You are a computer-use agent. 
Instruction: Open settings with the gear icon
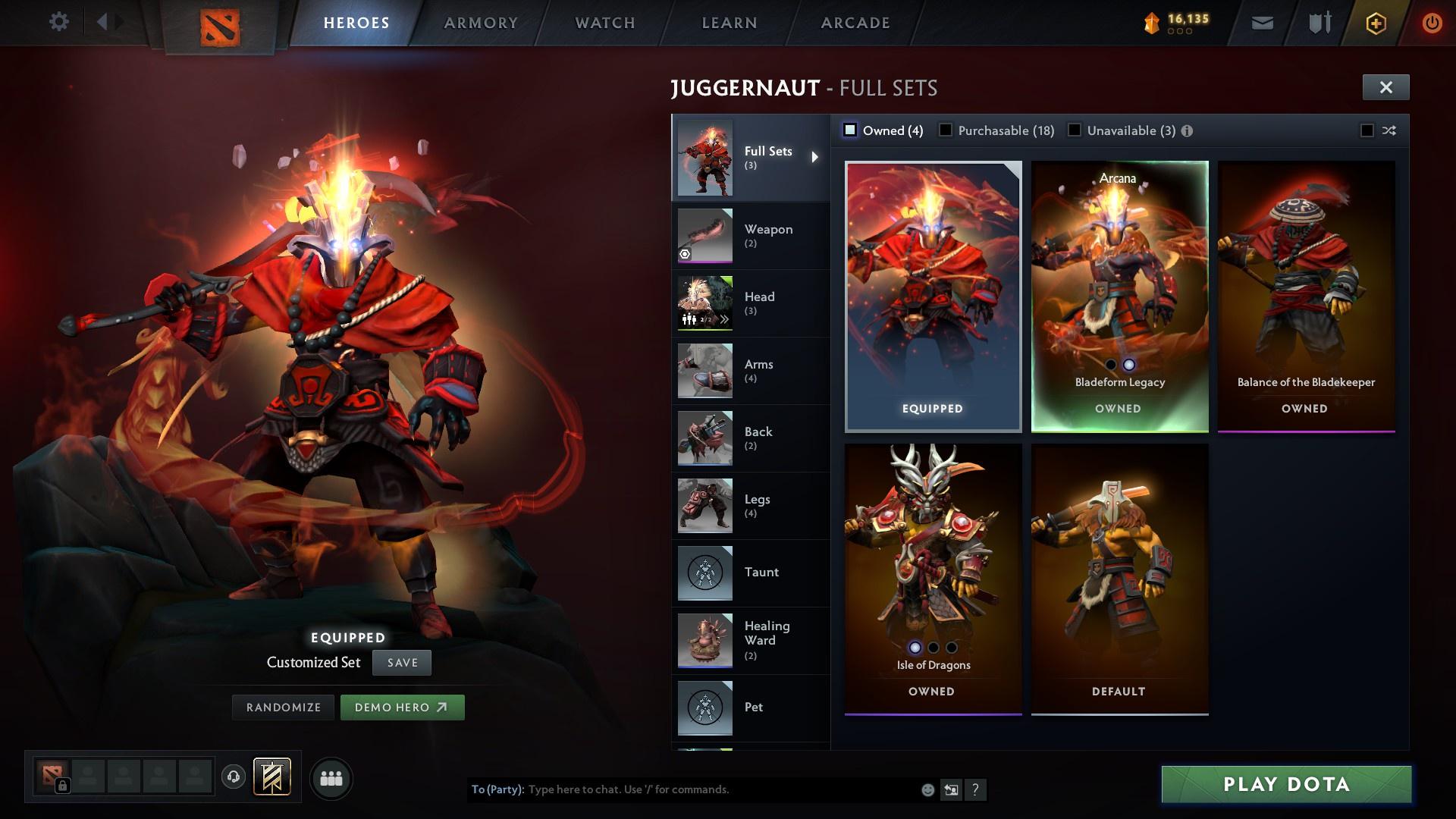click(x=59, y=22)
